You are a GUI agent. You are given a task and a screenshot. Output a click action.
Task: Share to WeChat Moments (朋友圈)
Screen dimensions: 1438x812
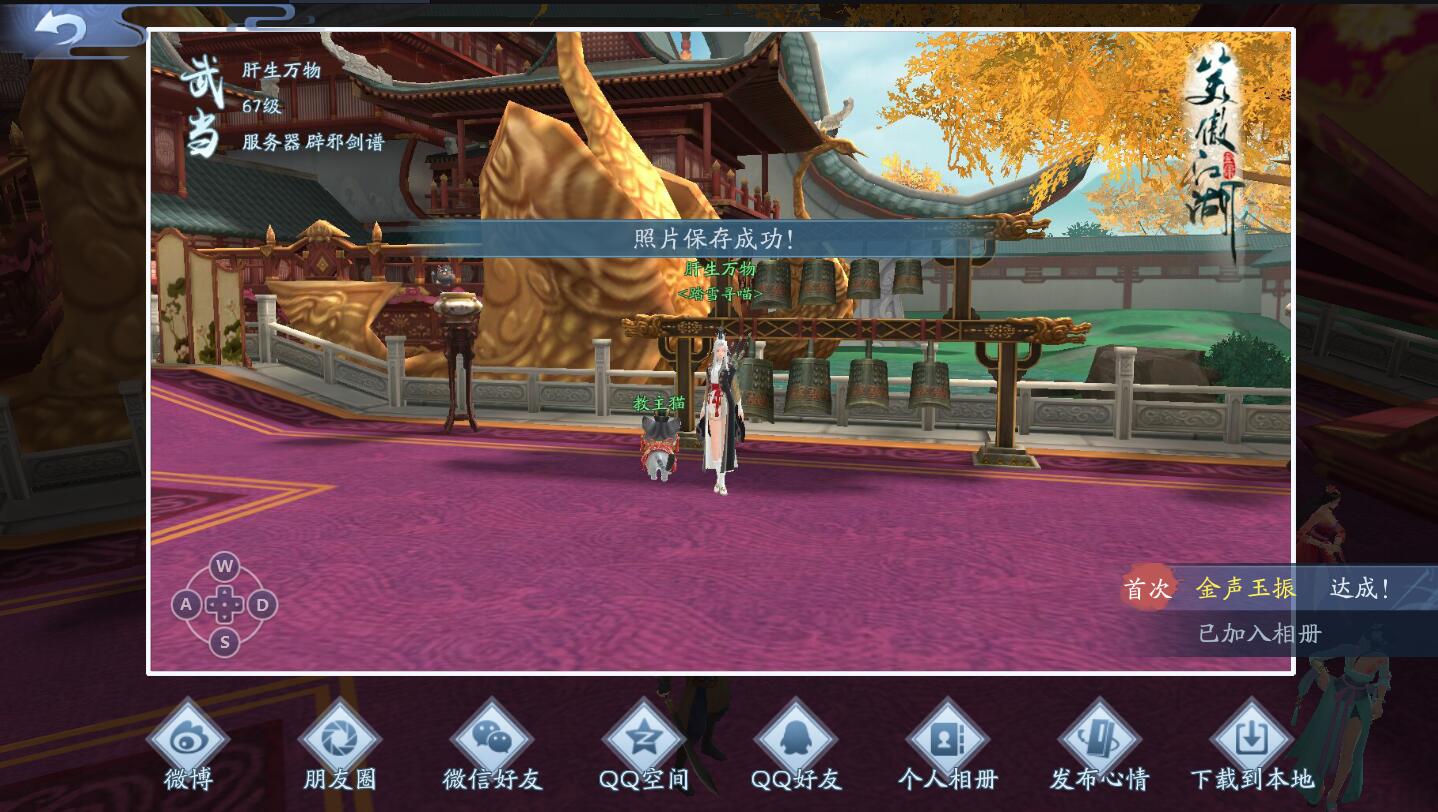pyautogui.click(x=340, y=741)
